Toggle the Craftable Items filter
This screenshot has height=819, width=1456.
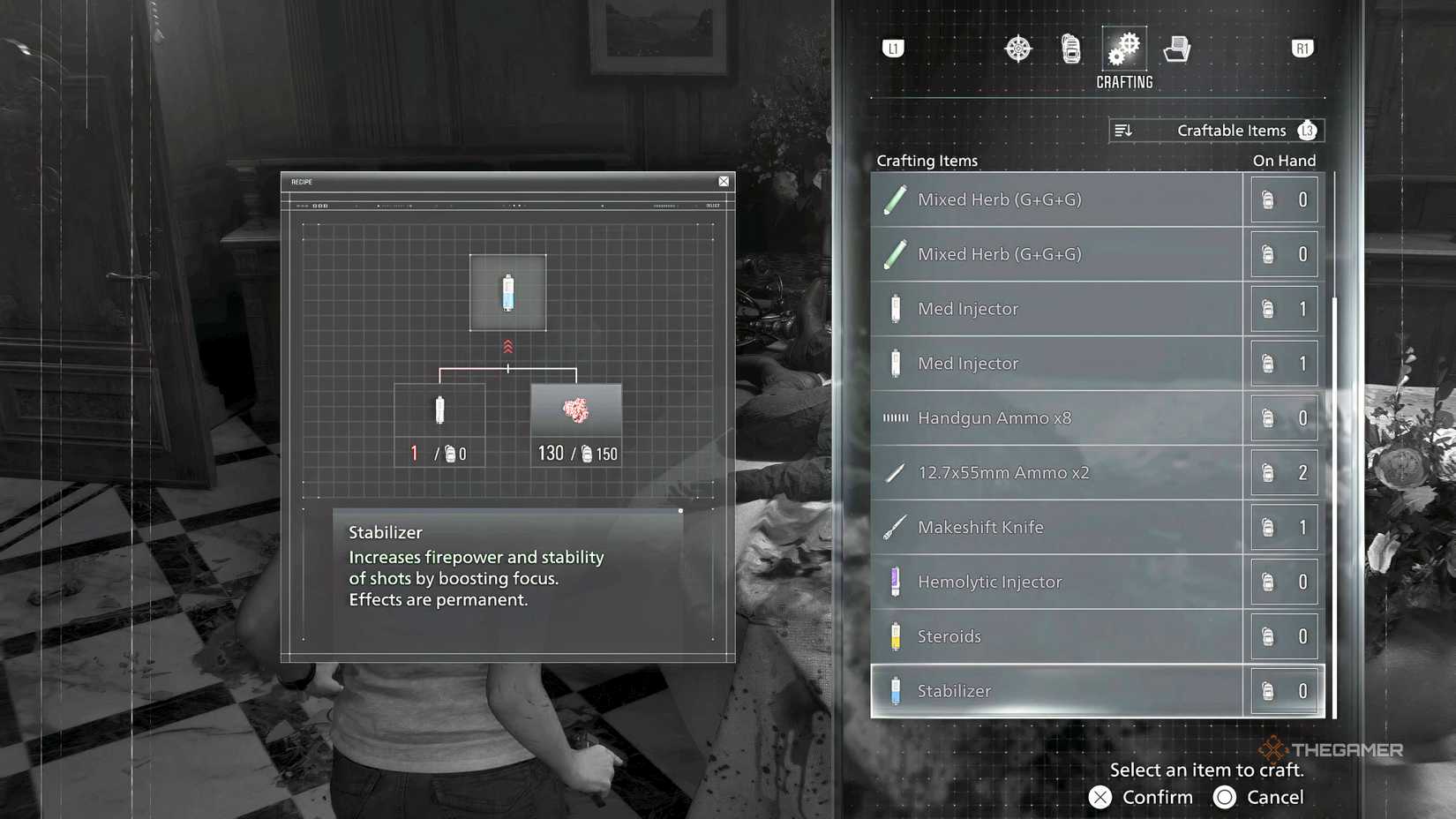click(x=1230, y=130)
